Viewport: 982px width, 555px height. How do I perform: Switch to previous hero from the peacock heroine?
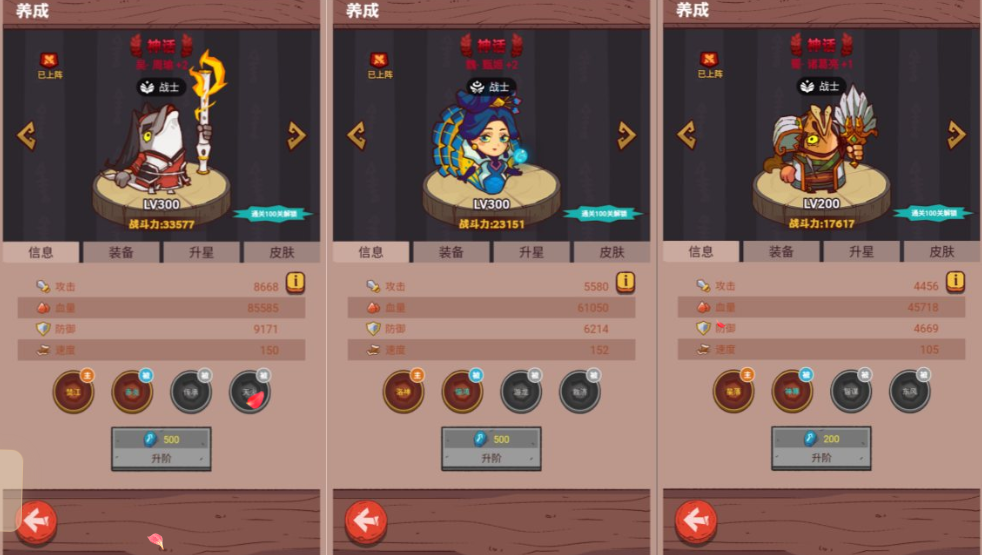pos(356,135)
